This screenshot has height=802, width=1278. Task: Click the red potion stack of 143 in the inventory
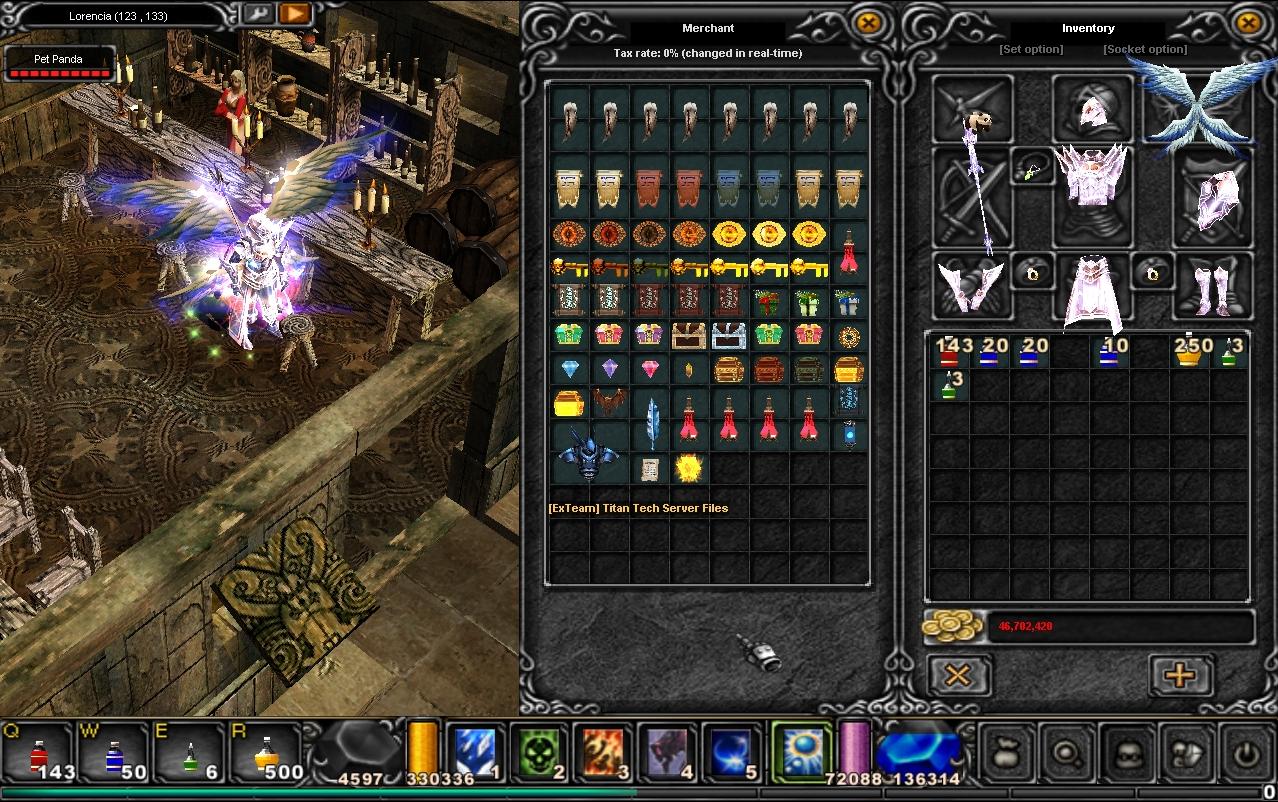pyautogui.click(x=950, y=352)
